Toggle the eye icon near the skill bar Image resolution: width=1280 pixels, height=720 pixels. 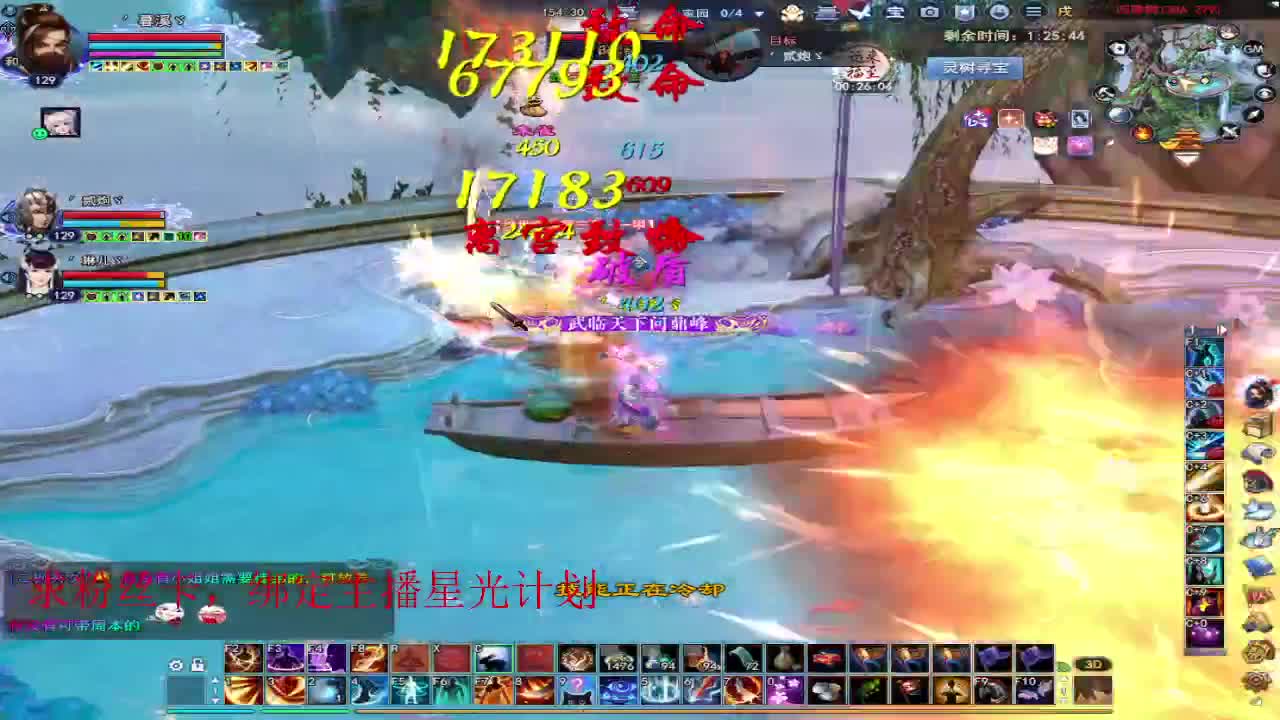(x=177, y=665)
